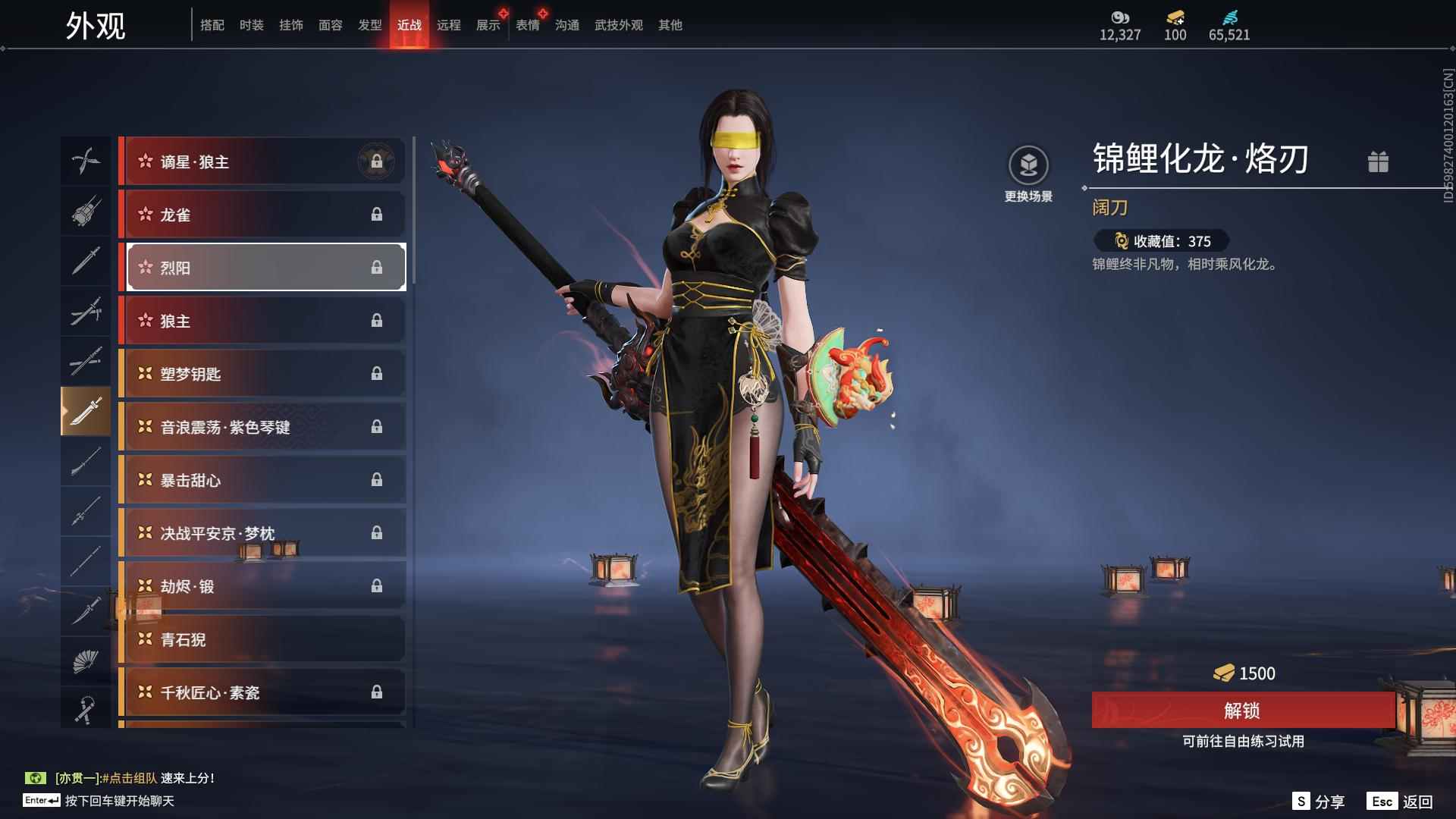Select the 青石猊 skin entry

coord(263,639)
